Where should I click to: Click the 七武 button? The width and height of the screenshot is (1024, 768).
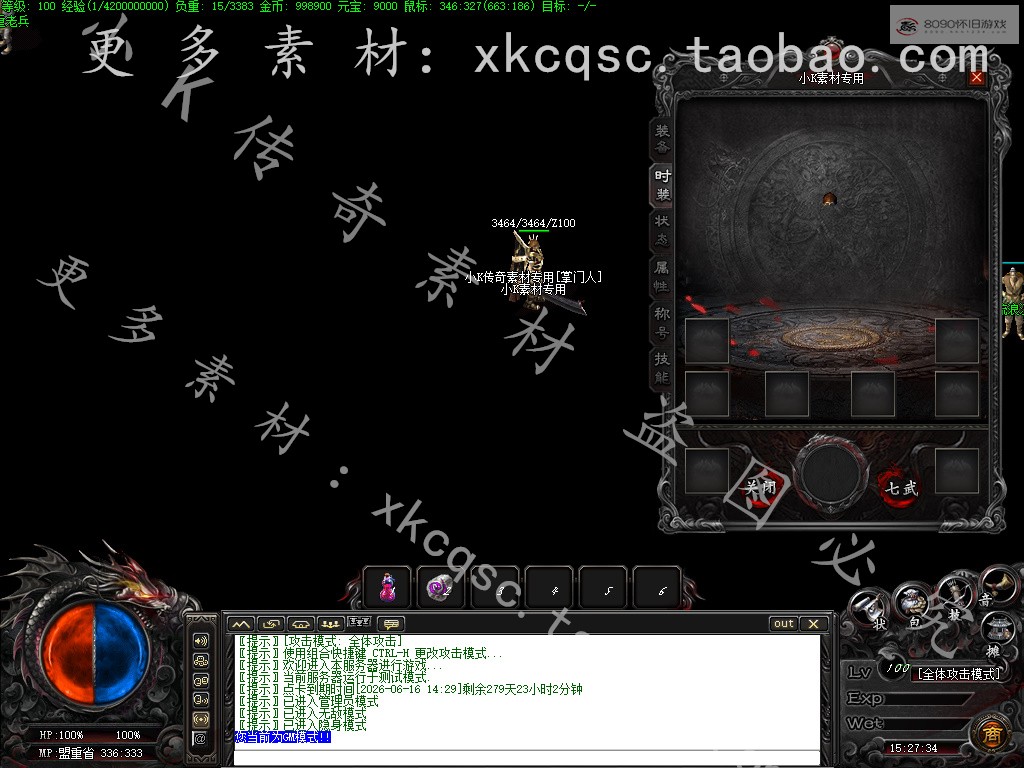point(899,488)
